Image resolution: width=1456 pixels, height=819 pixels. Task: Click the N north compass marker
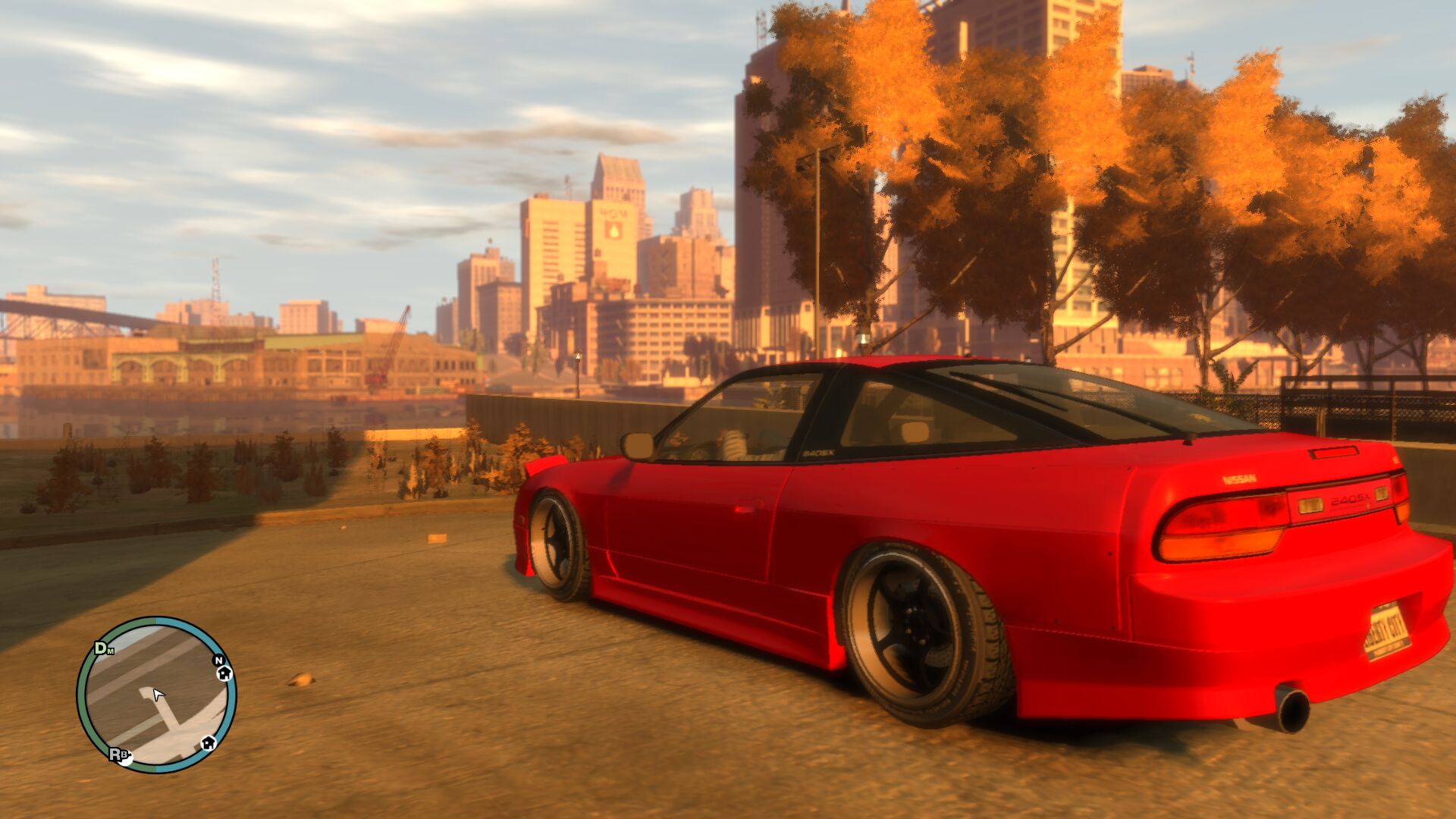point(218,661)
